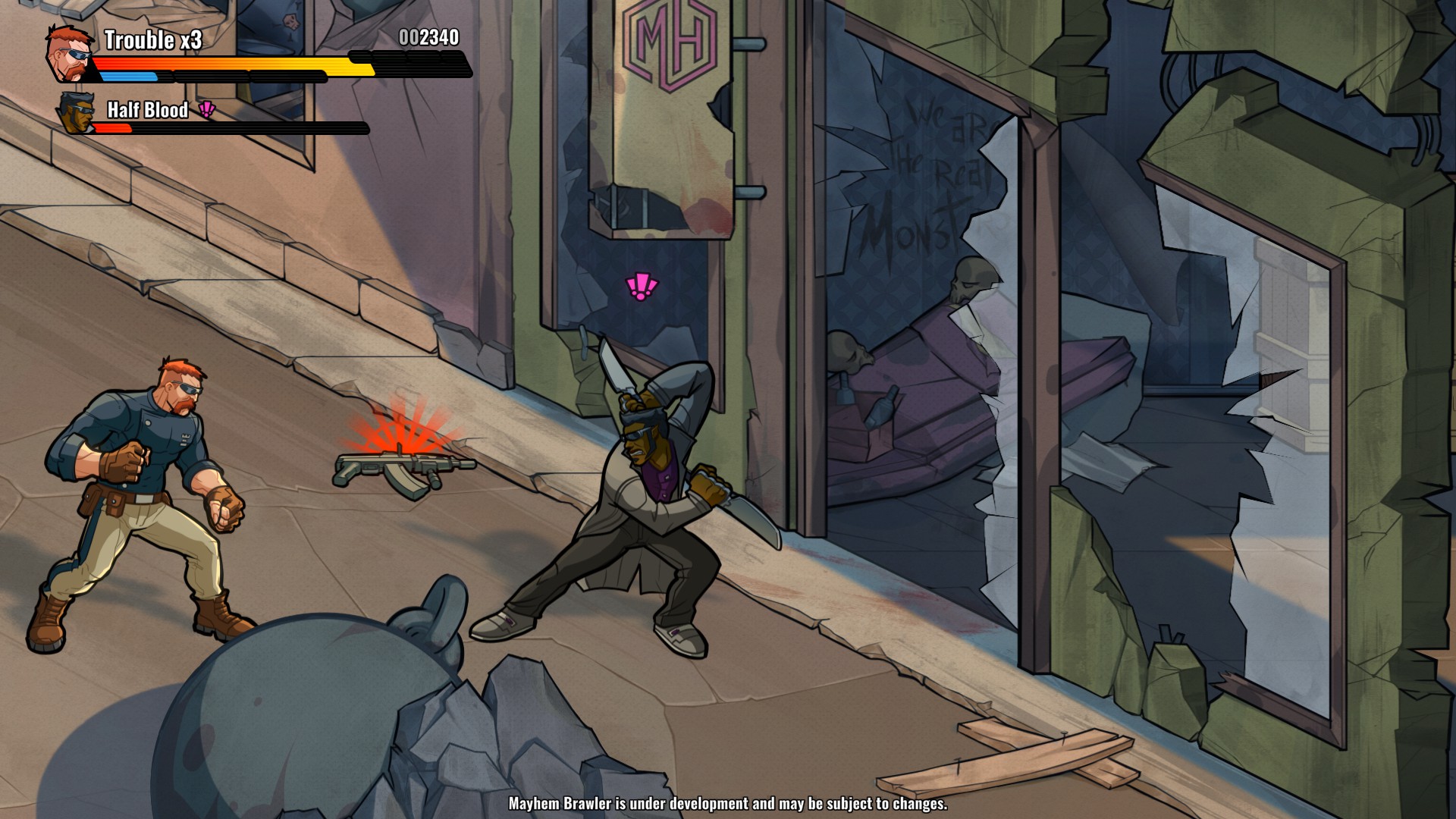The image size is (1456, 819).
Task: Click the Trouble x3 name label
Action: [x=152, y=43]
